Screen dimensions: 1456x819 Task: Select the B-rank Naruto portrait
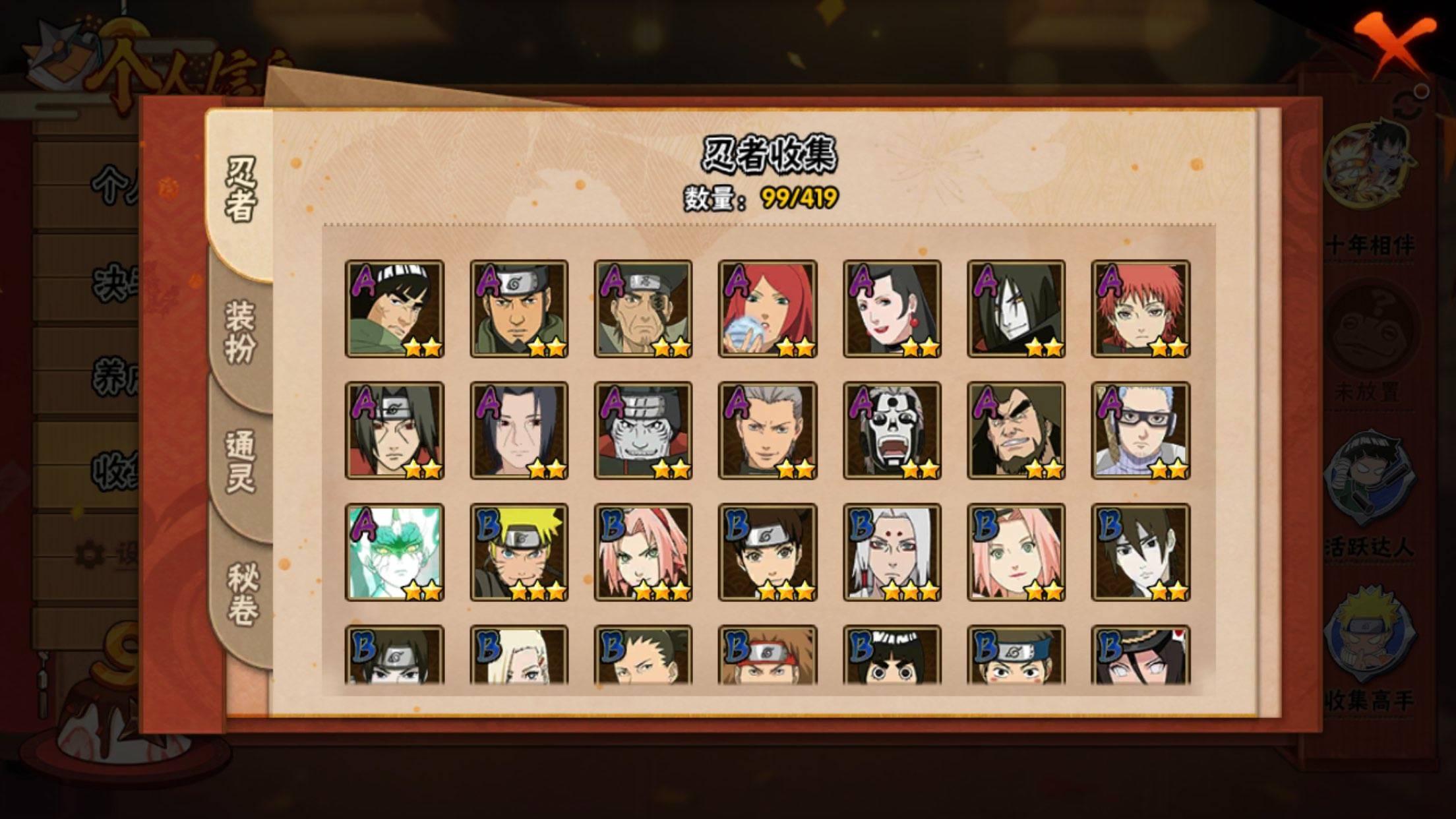519,553
